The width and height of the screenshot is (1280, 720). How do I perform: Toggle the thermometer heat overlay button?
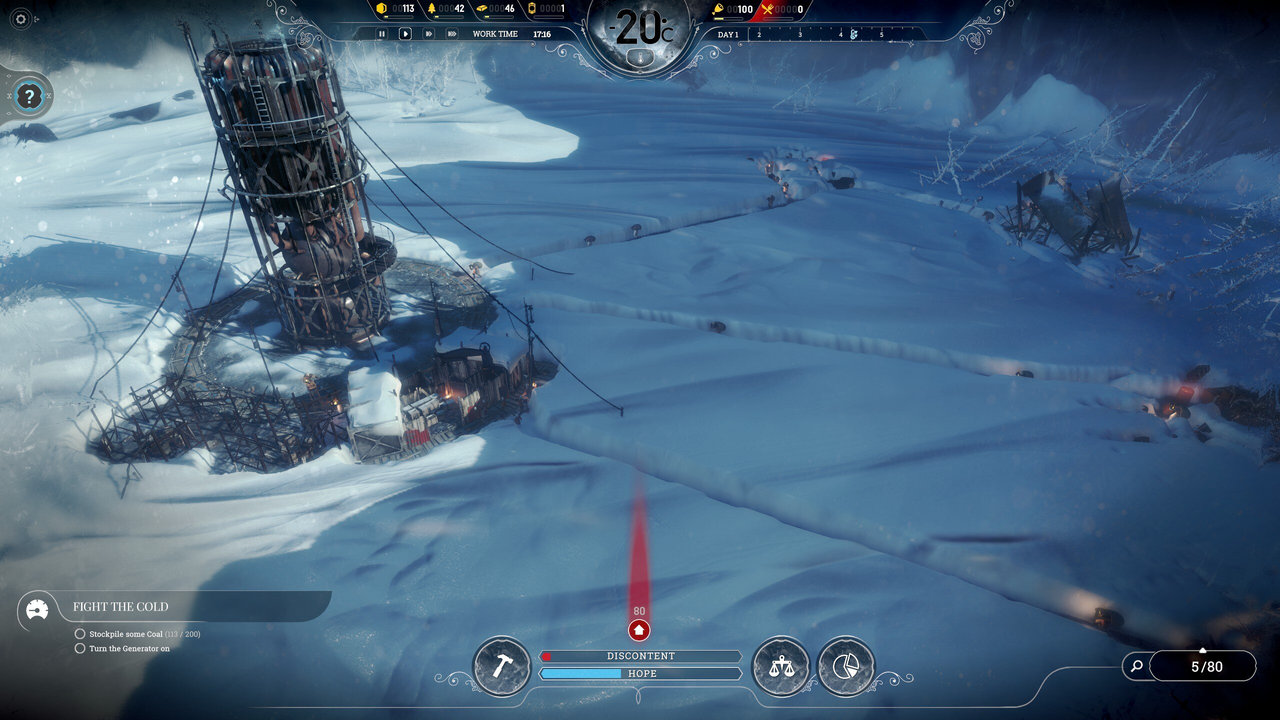coord(639,58)
